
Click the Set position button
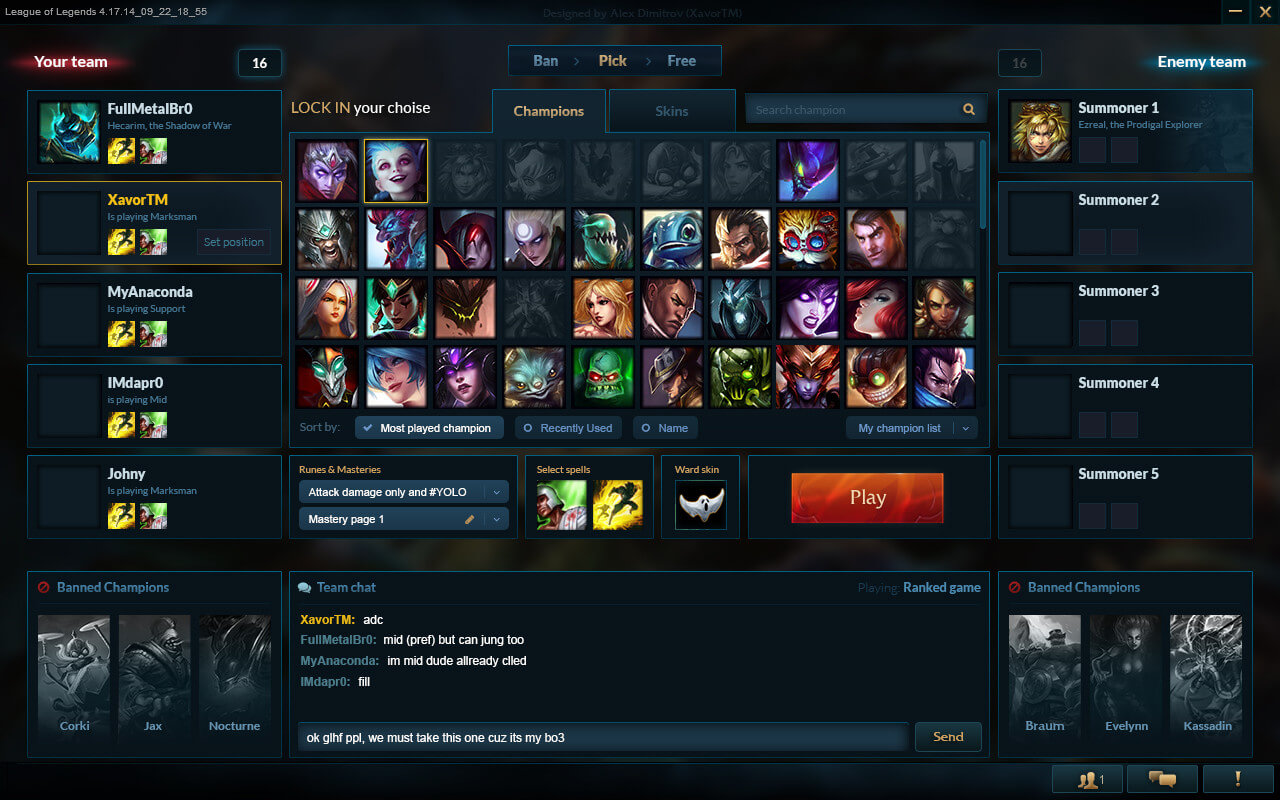coord(234,242)
